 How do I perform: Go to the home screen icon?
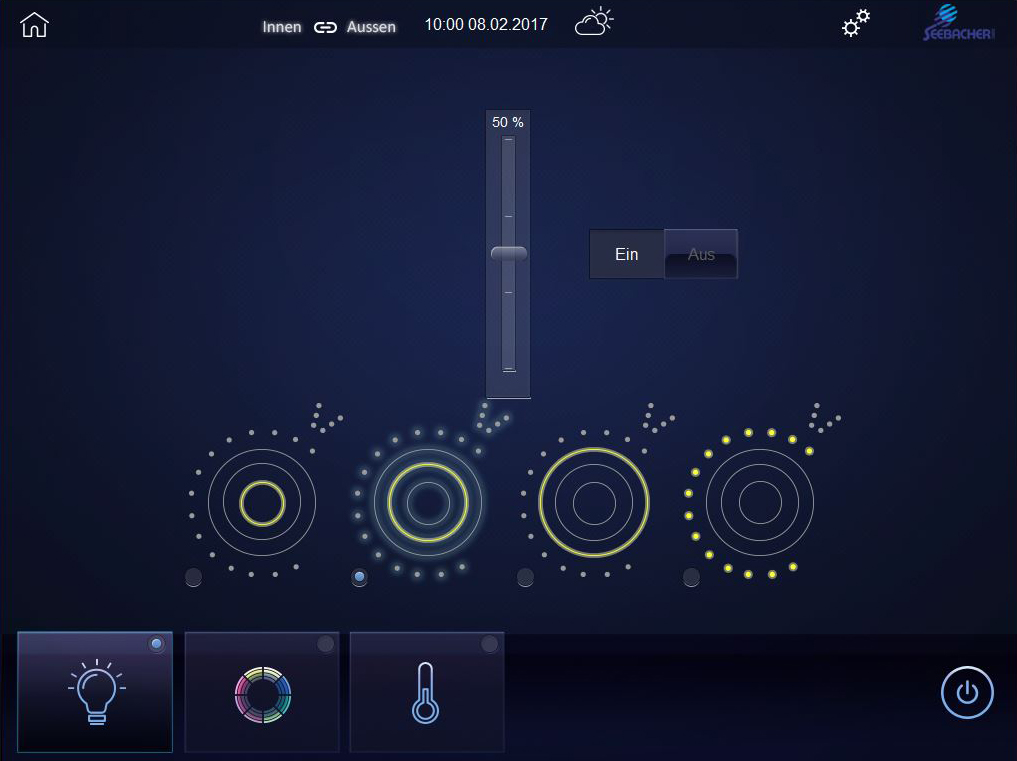coord(34,25)
